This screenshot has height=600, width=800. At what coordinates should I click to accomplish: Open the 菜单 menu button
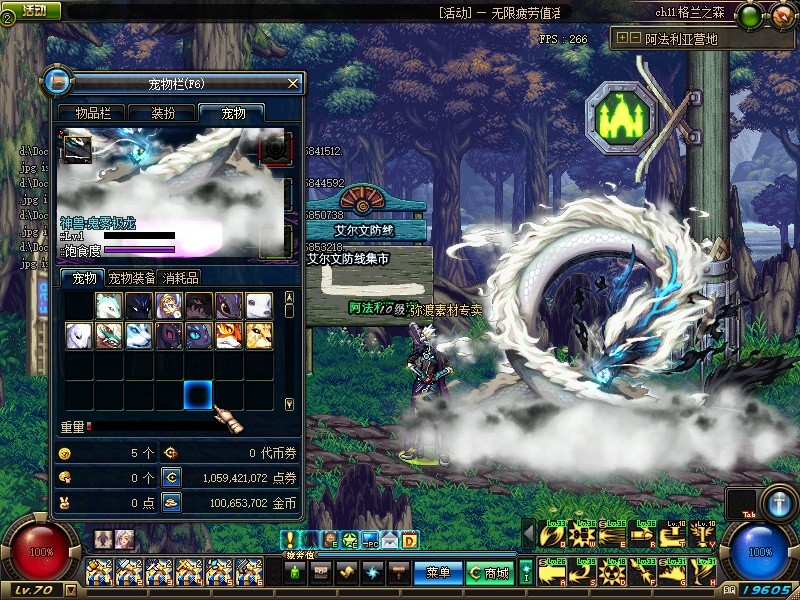pyautogui.click(x=438, y=573)
